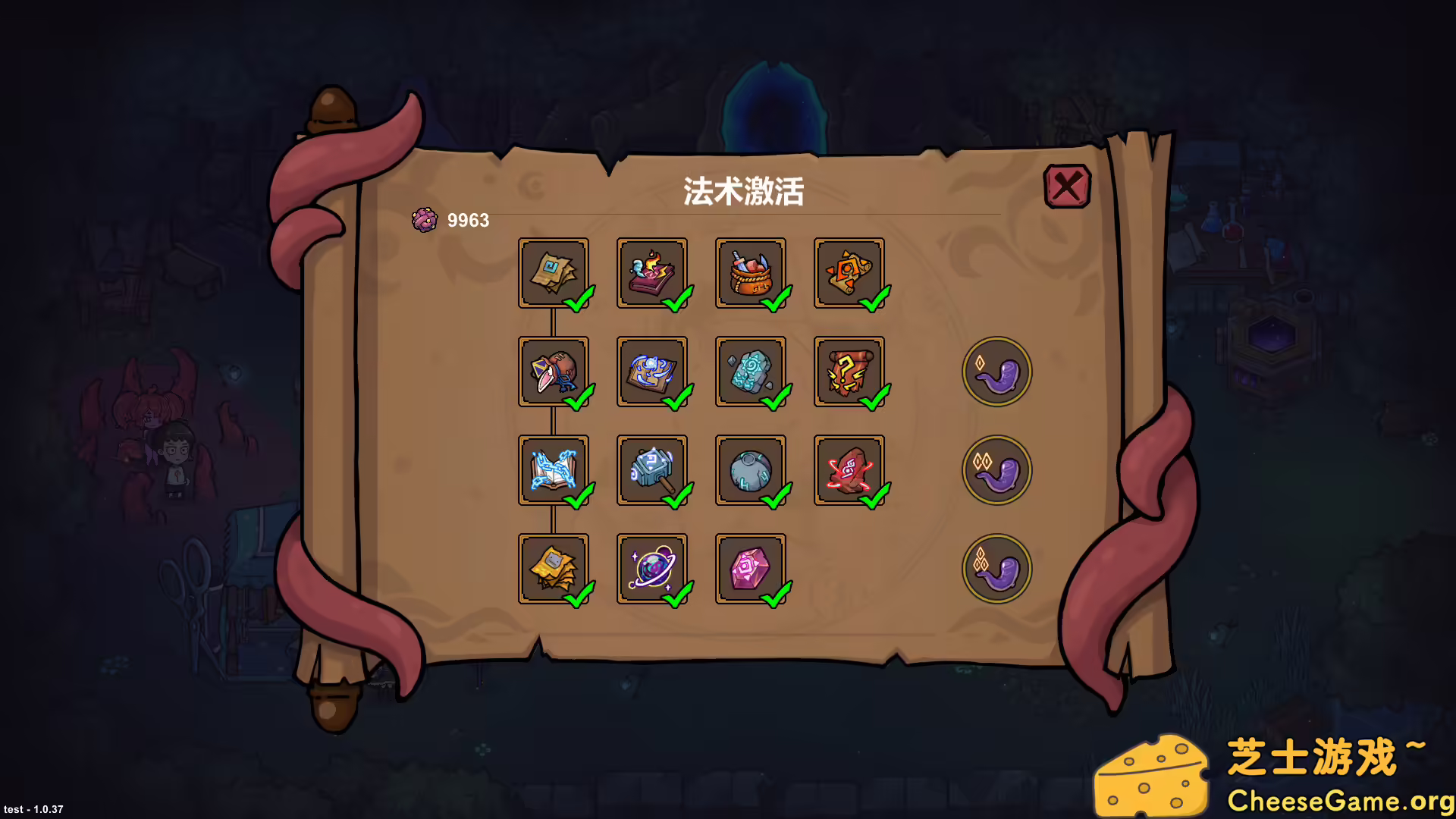Select the galaxy planet spell icon
Screen dimensions: 1456x819
654,569
